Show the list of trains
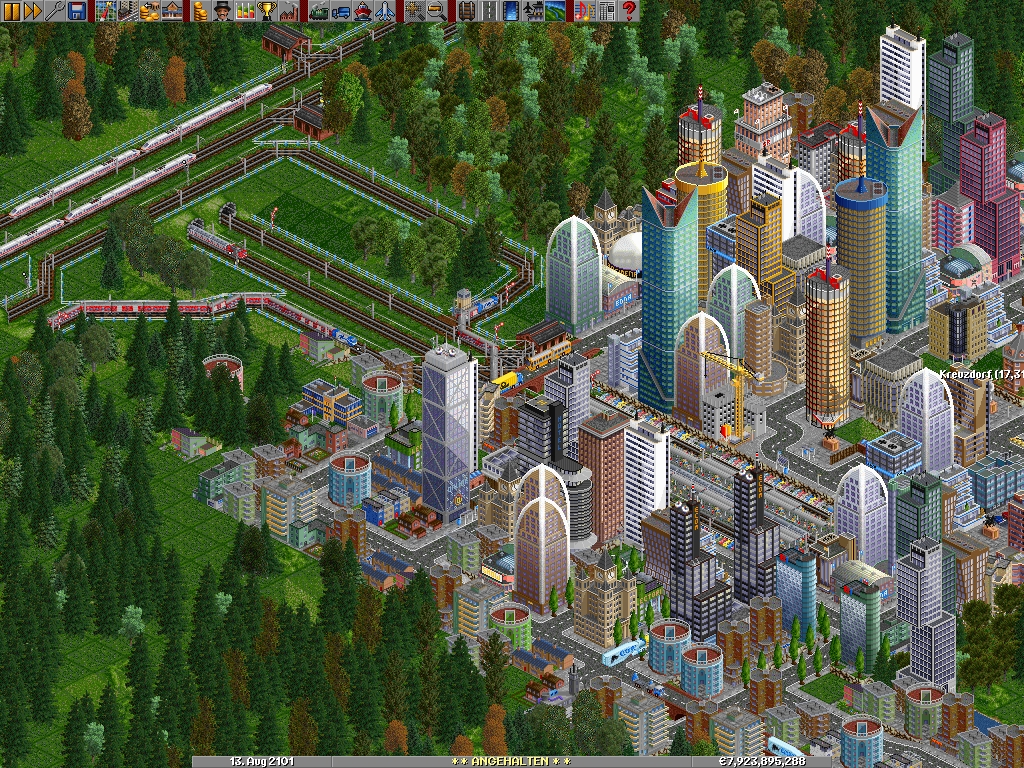The width and height of the screenshot is (1024, 768). tap(318, 11)
